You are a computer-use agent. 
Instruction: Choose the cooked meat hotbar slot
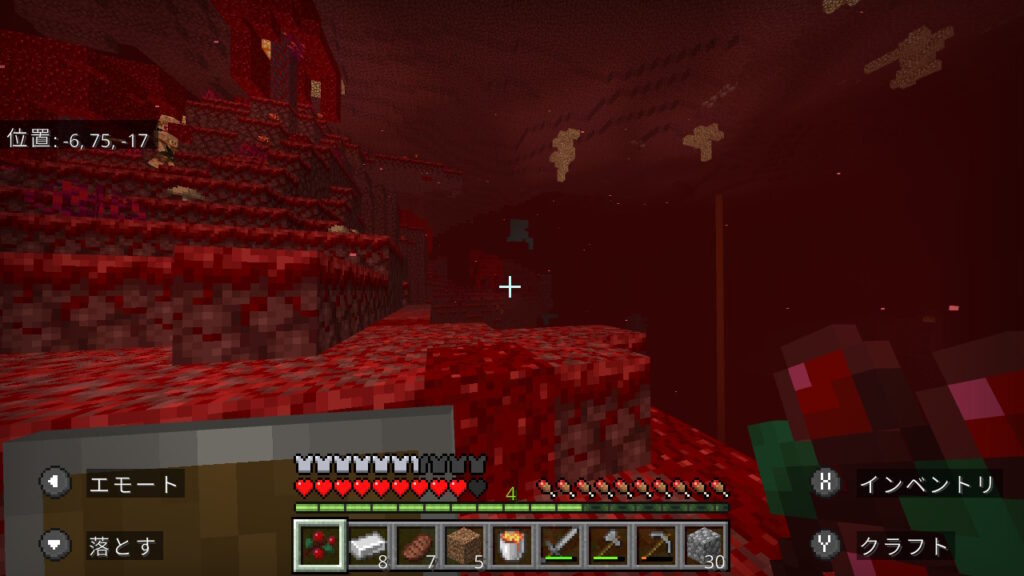point(415,545)
